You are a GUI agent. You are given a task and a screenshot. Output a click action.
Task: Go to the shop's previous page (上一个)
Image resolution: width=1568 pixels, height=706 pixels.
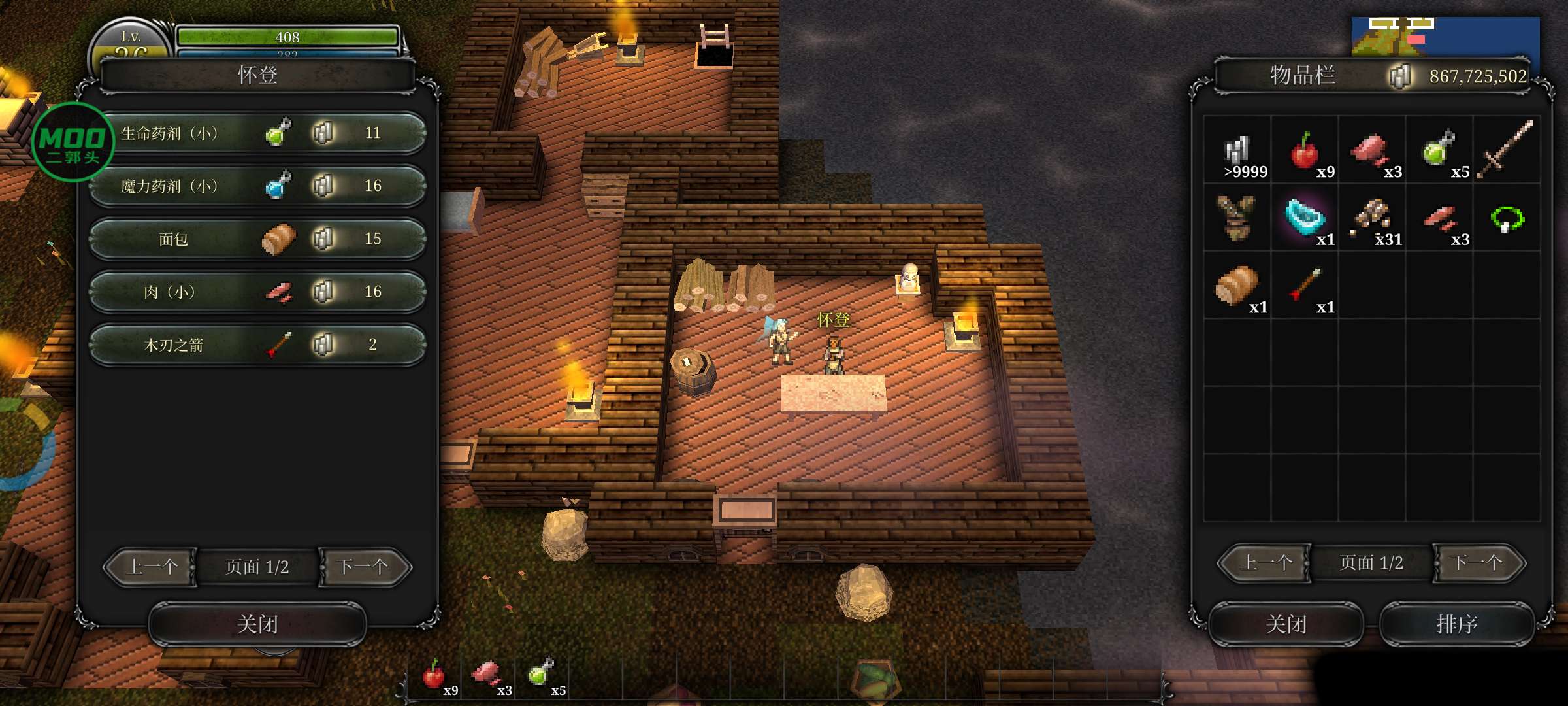click(x=152, y=567)
